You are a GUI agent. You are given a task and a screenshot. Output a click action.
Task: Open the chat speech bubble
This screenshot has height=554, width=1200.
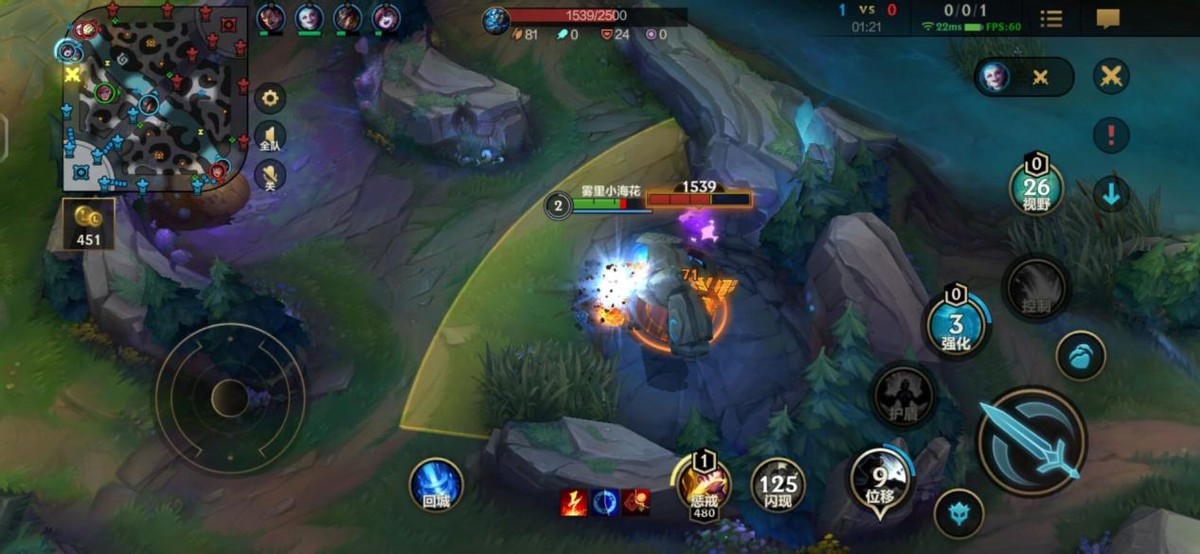[1108, 18]
